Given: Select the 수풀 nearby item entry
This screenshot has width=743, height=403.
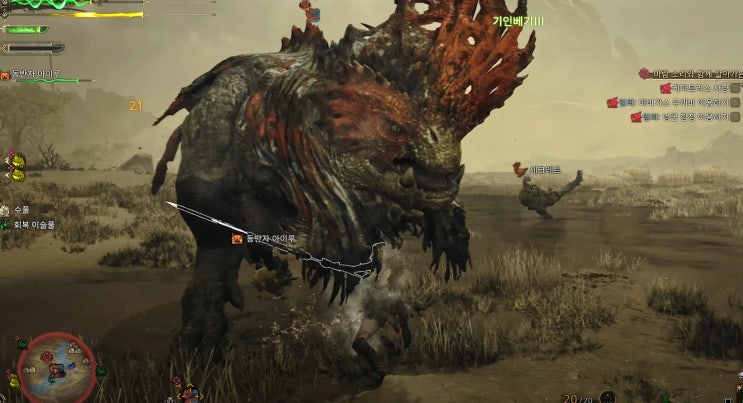Looking at the screenshot, I should (22, 210).
